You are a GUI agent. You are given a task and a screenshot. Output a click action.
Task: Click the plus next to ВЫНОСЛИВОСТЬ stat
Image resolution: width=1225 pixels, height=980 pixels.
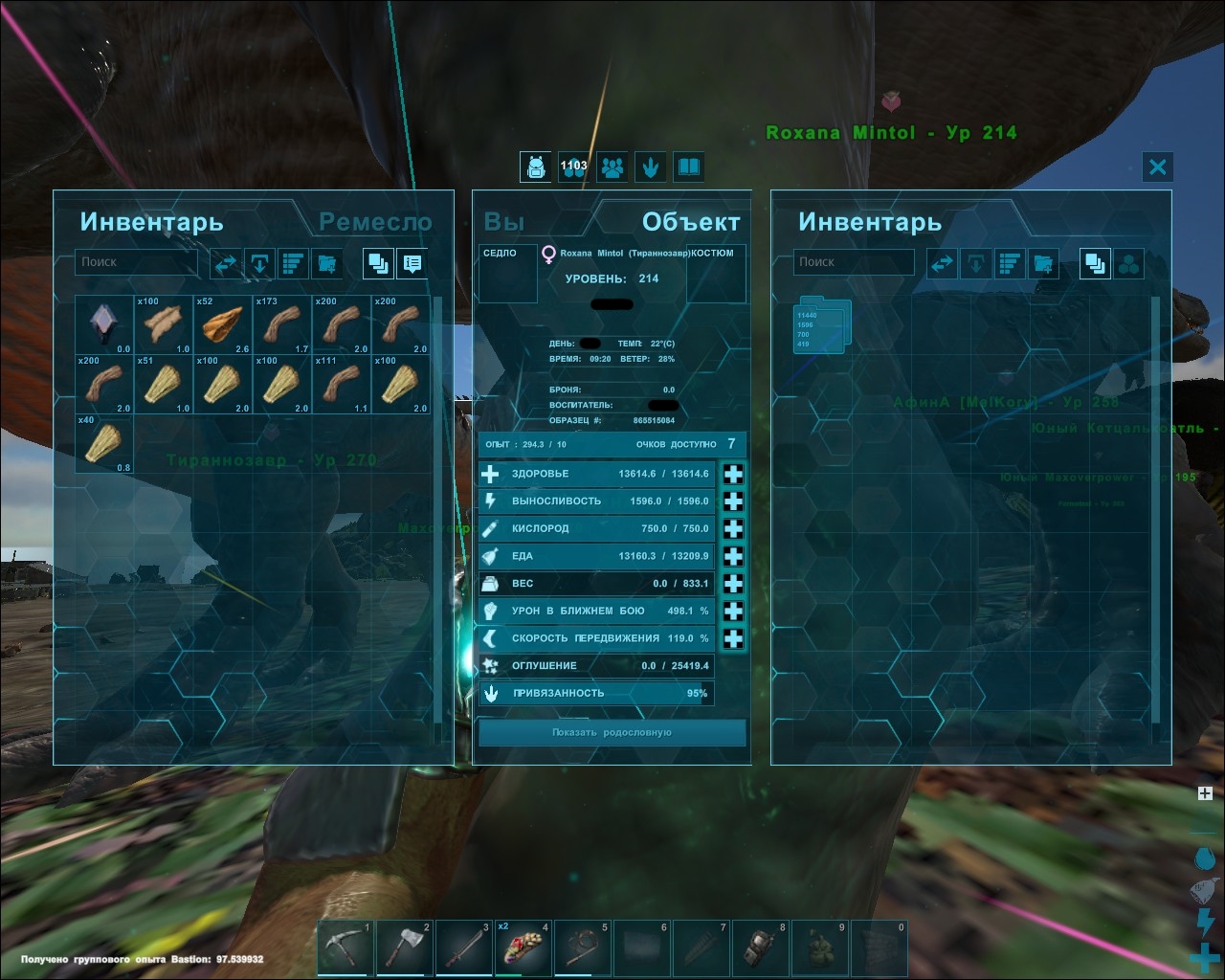pyautogui.click(x=733, y=501)
